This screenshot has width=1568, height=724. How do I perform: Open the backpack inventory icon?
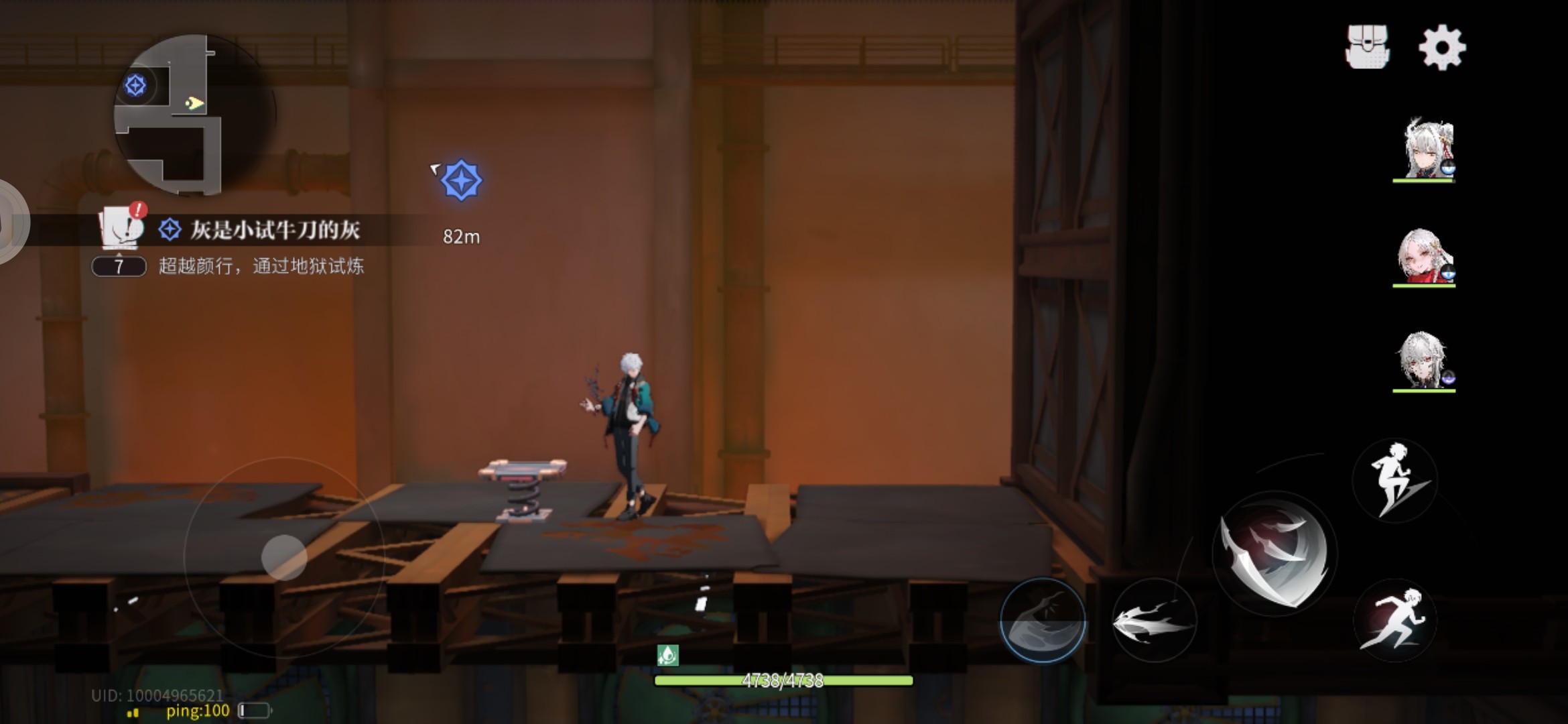(1367, 47)
